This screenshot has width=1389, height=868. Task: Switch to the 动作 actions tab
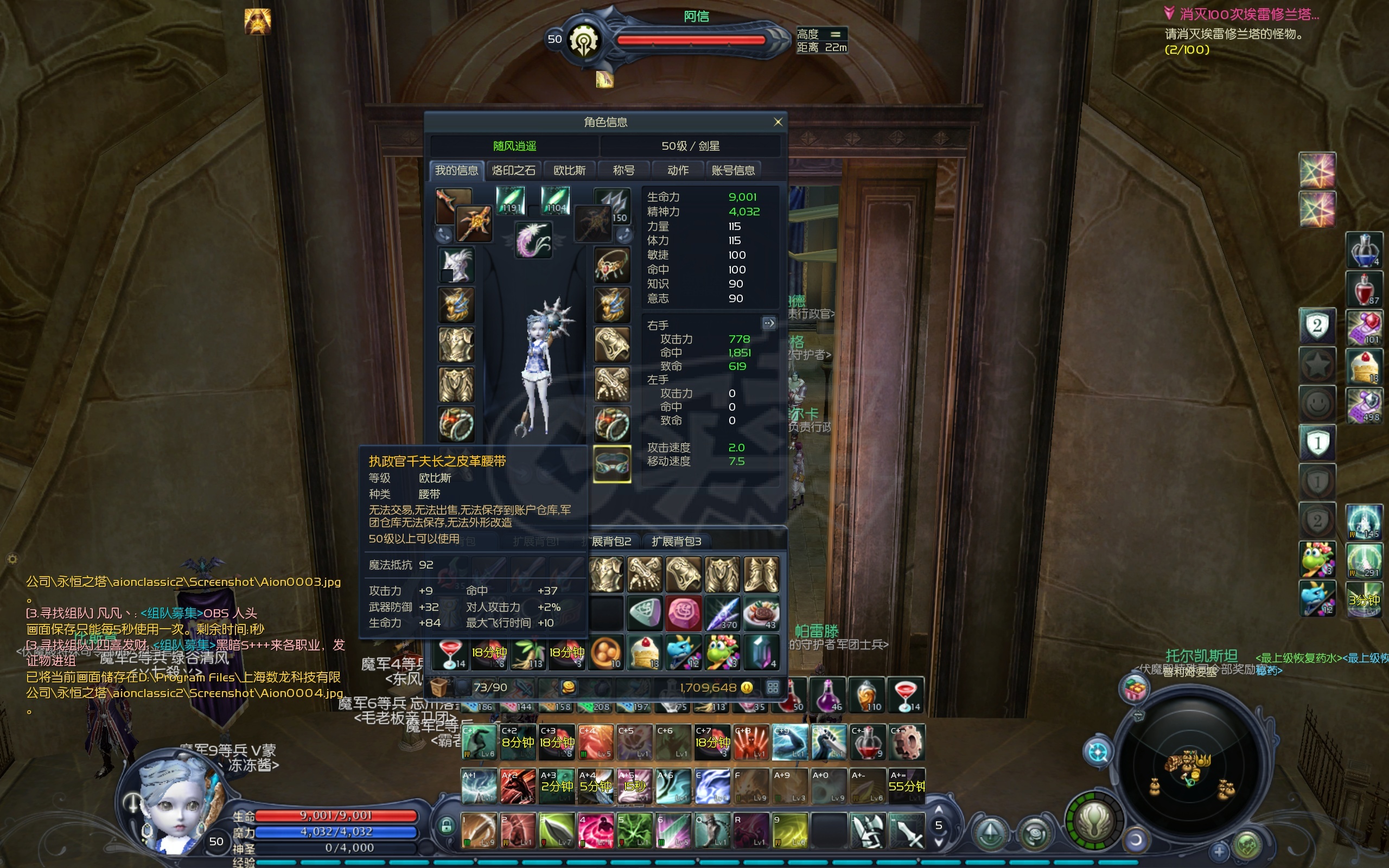tap(678, 170)
